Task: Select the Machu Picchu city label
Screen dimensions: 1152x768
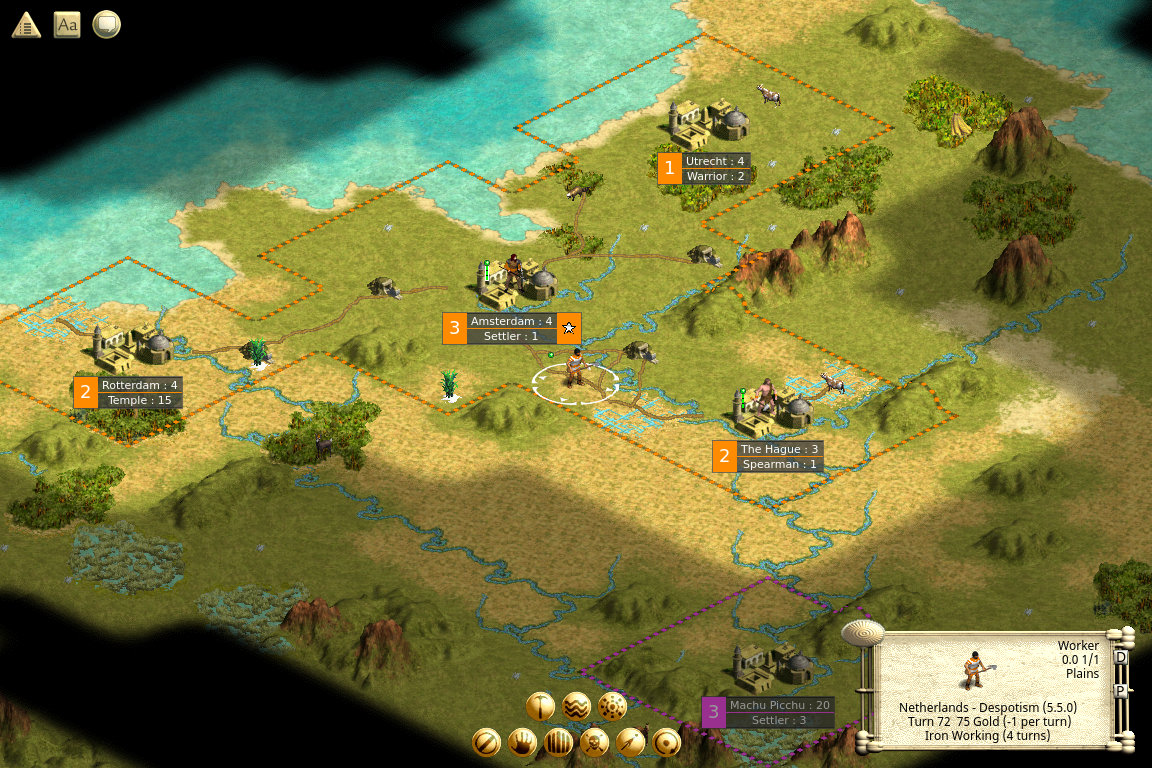Action: [x=779, y=705]
